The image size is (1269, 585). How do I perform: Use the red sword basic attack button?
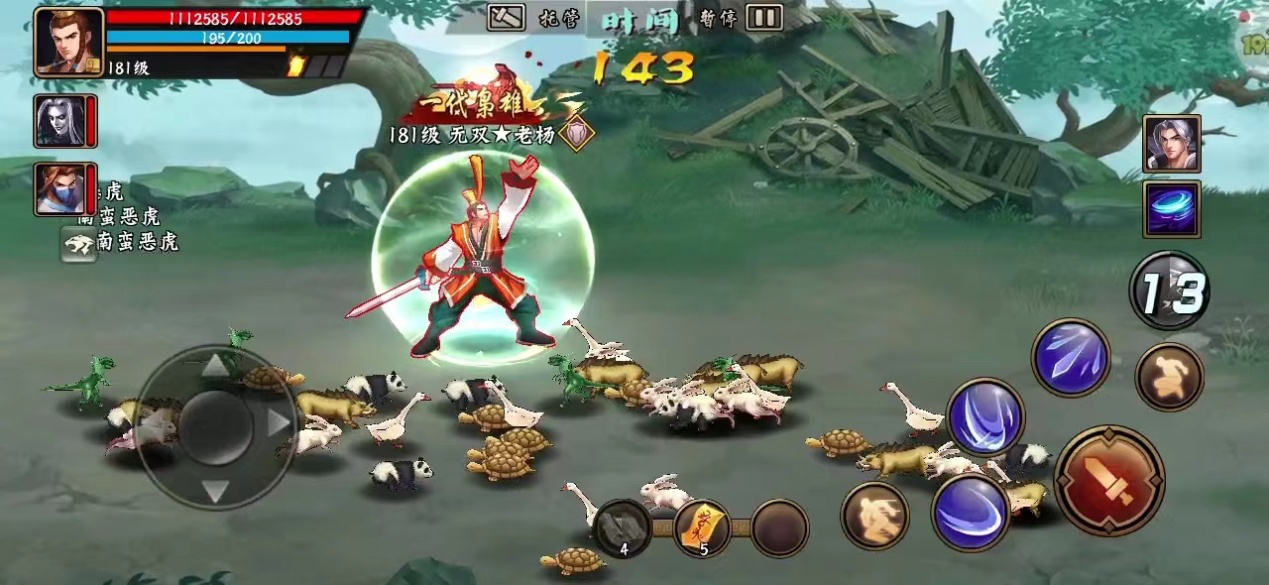pos(1109,480)
